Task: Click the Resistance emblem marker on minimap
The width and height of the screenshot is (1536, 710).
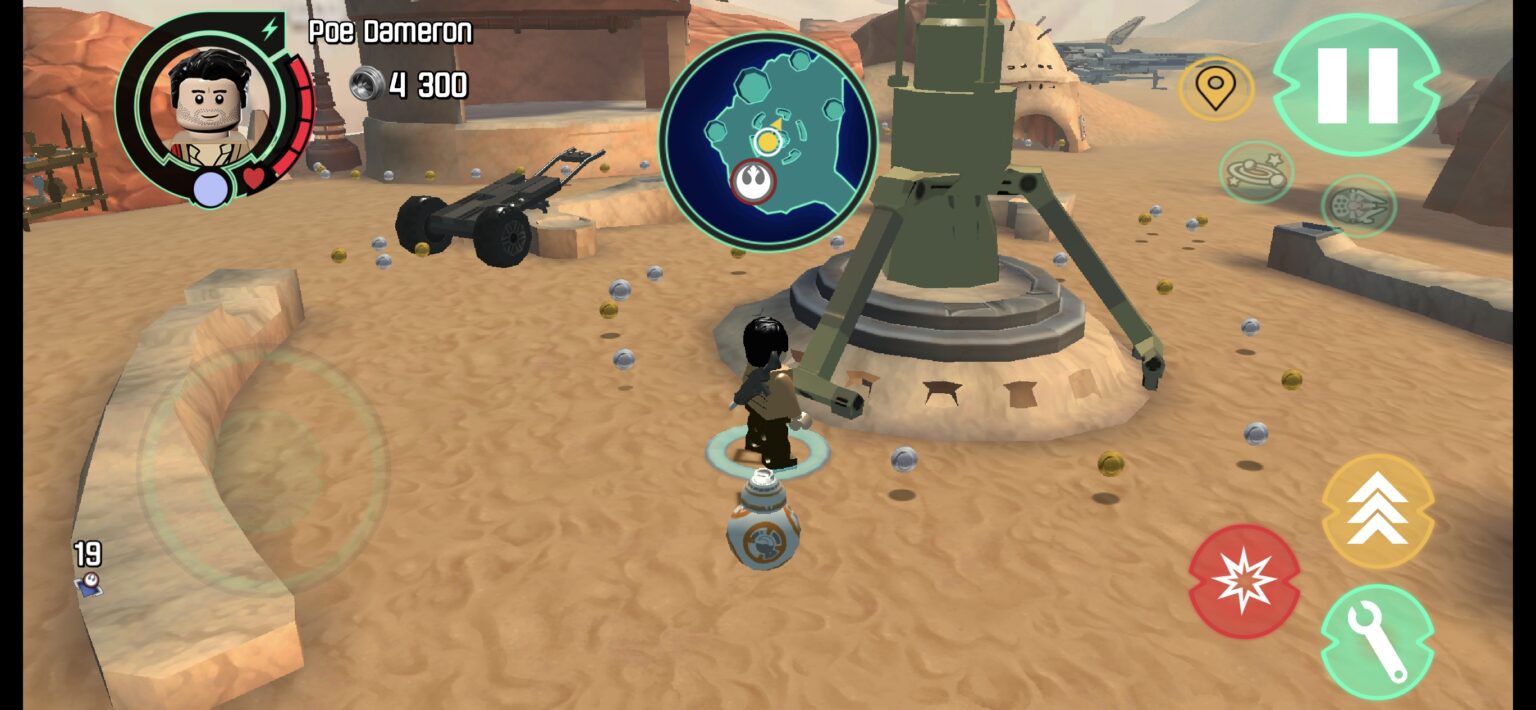Action: [753, 181]
